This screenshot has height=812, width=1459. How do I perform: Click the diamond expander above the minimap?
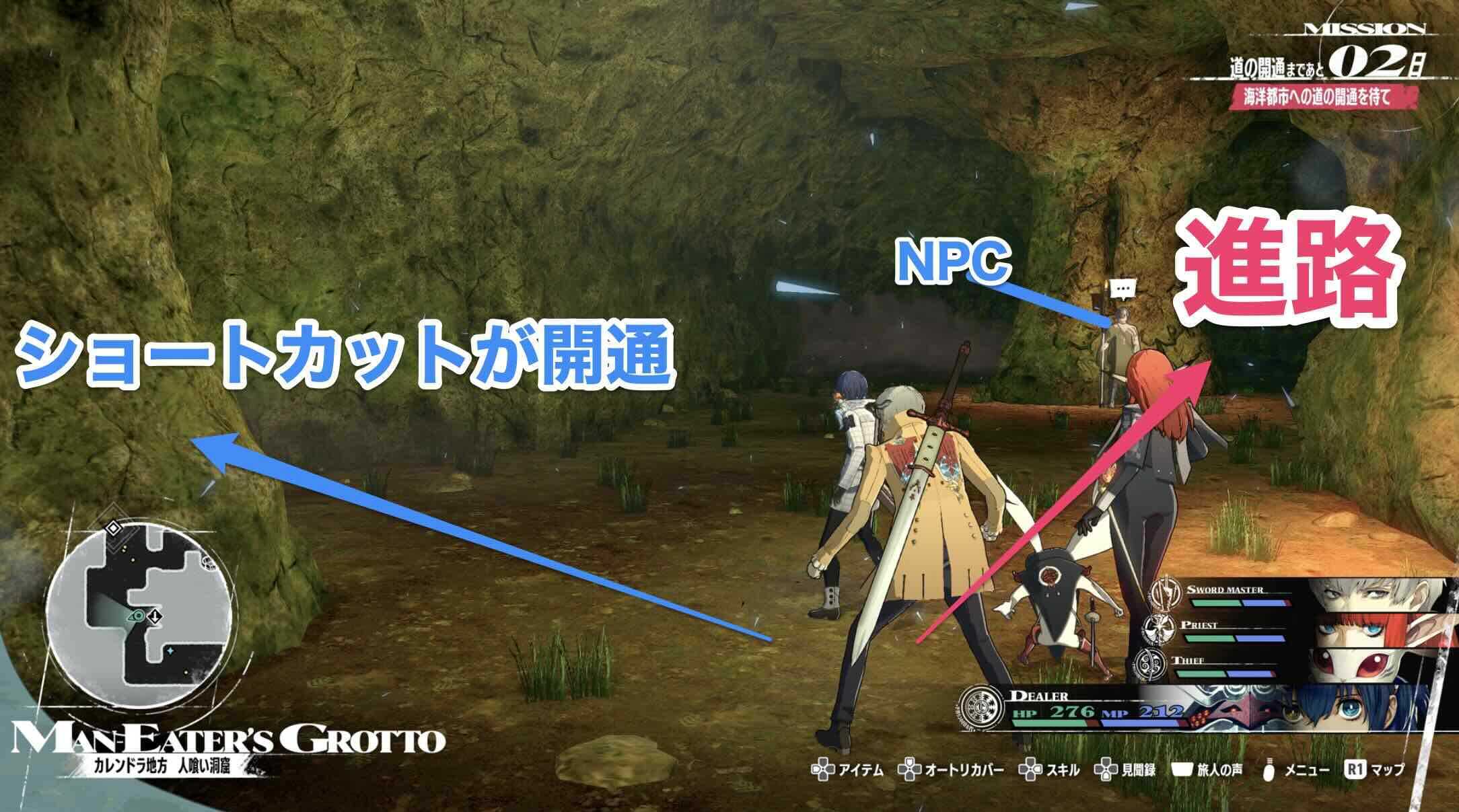113,528
